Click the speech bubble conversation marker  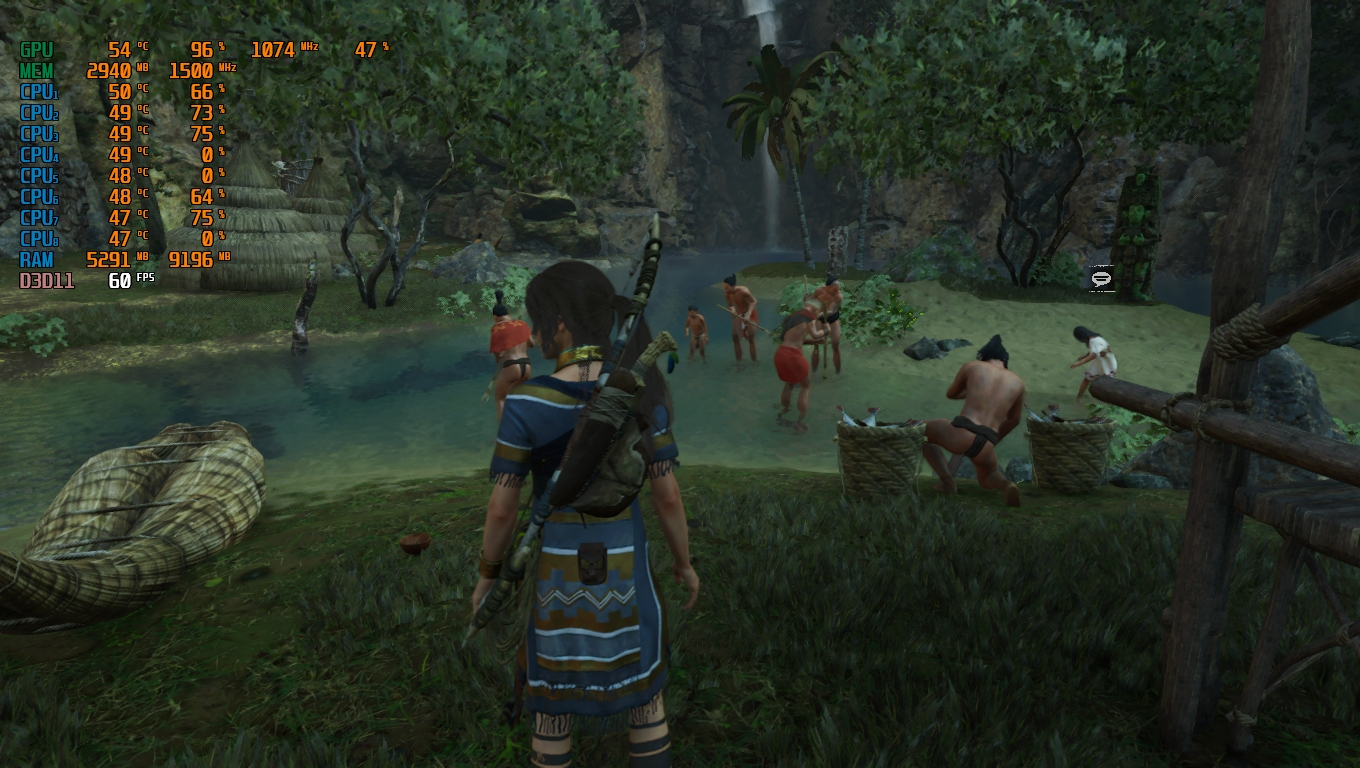1101,279
